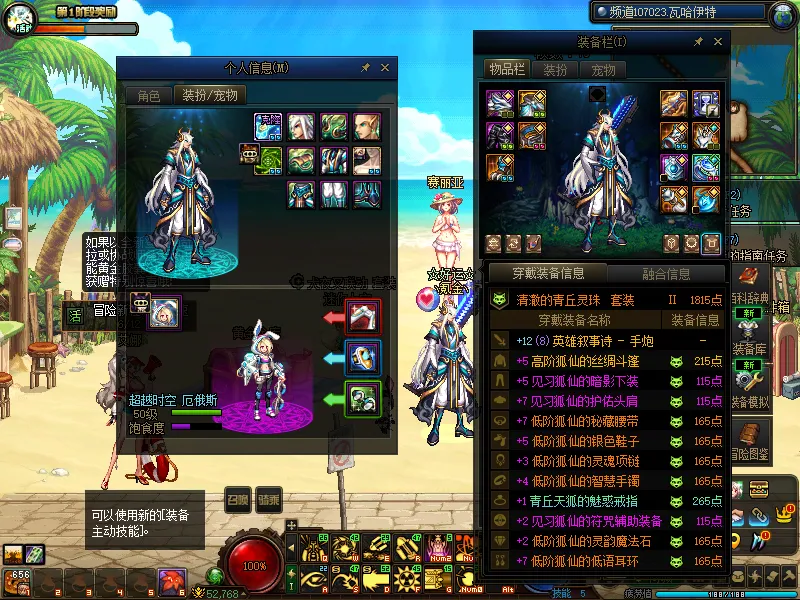Switch to the 融合信息 fusion info tab
This screenshot has height=600, width=800.
[x=663, y=273]
